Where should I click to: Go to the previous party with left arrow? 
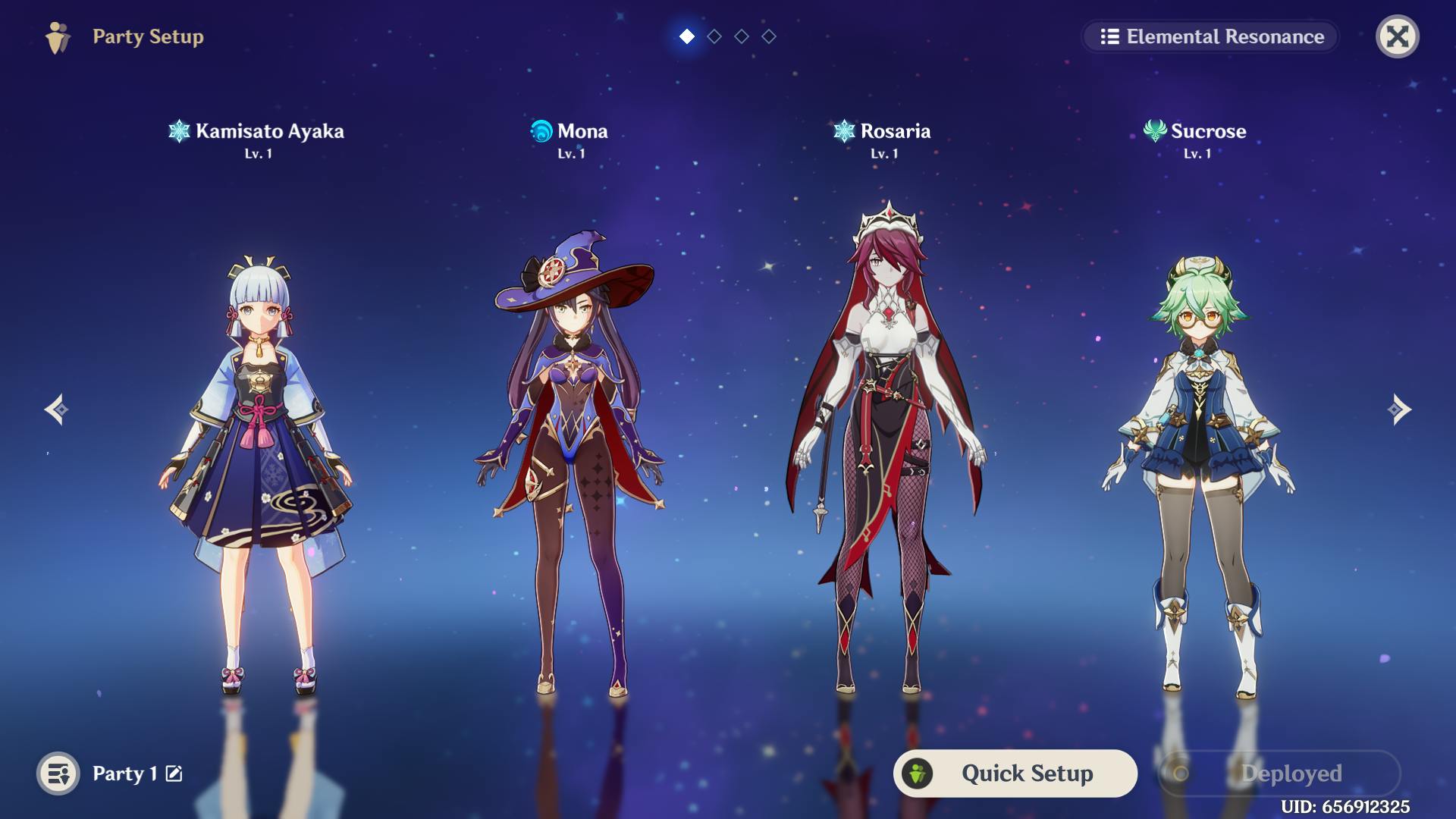(57, 409)
